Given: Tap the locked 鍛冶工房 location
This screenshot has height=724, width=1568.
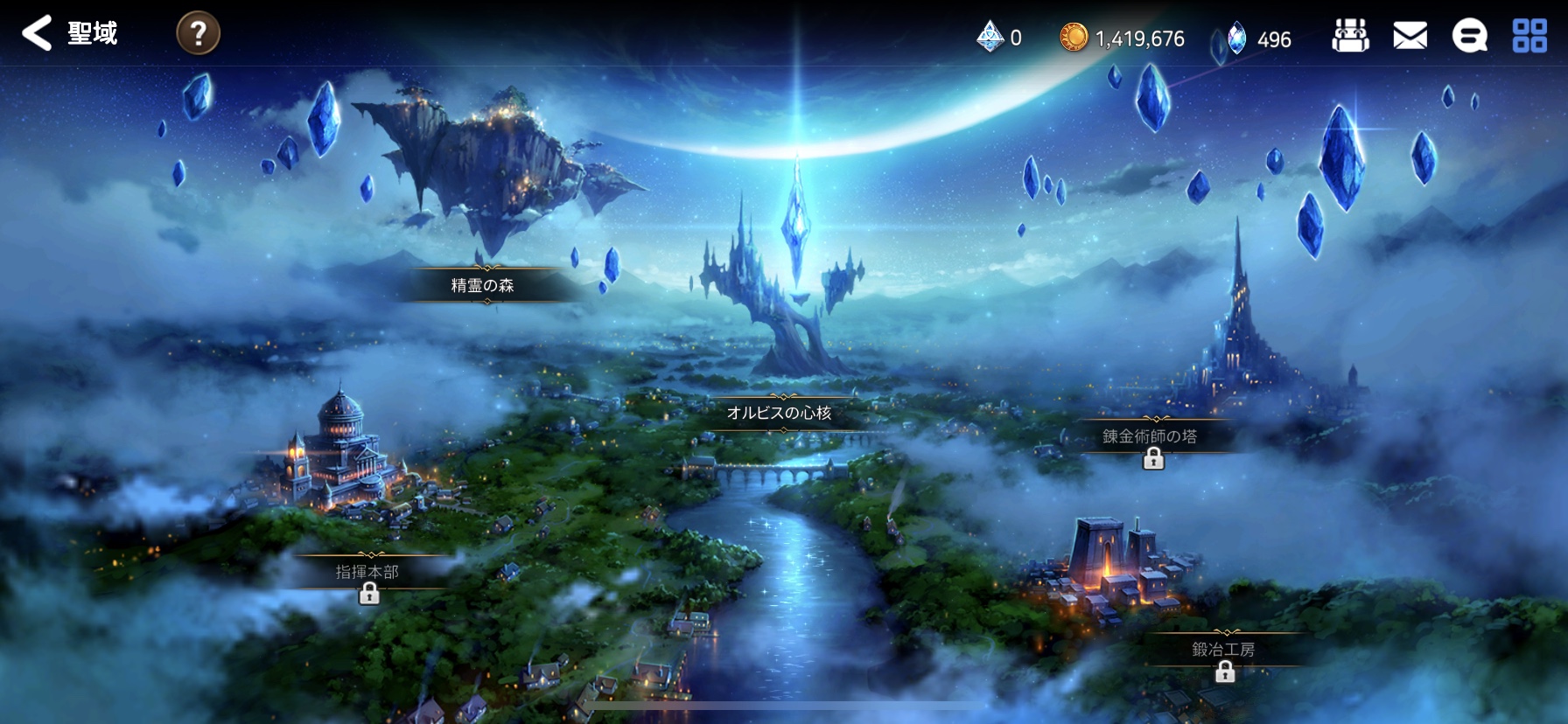Looking at the screenshot, I should (1223, 650).
